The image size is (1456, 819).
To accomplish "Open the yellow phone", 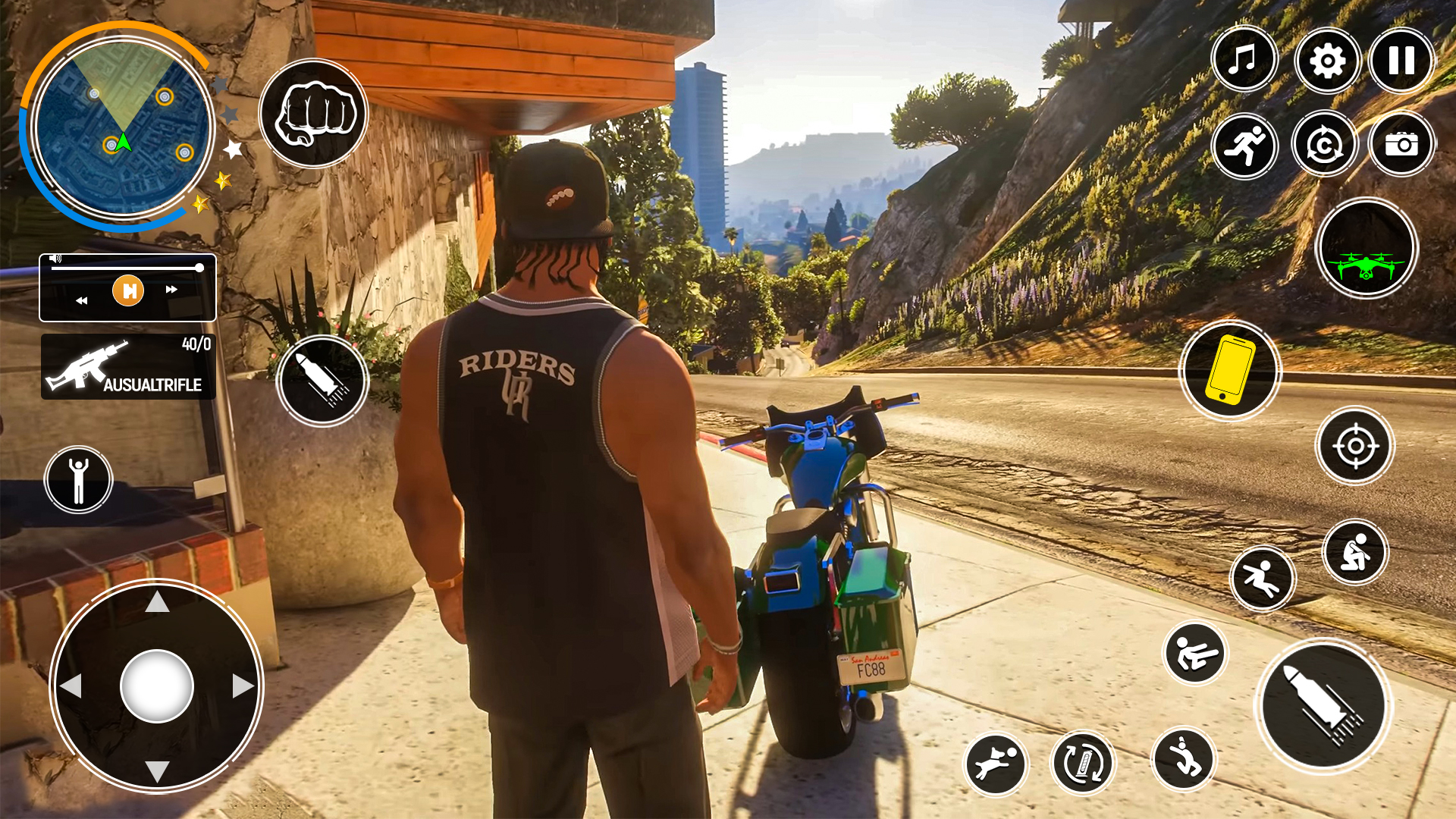I will (x=1230, y=370).
